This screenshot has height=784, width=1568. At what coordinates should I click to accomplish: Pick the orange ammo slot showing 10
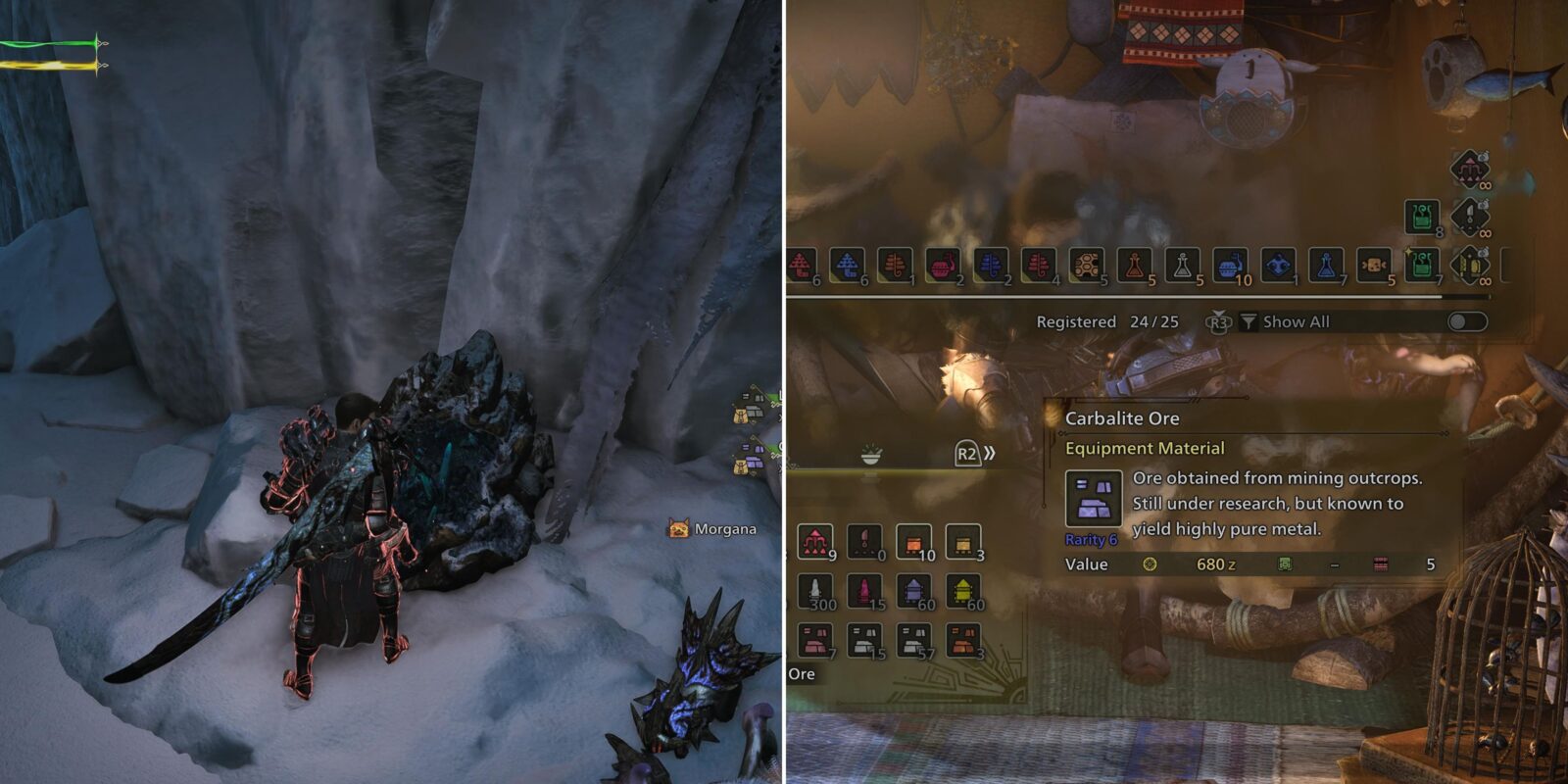(x=913, y=541)
